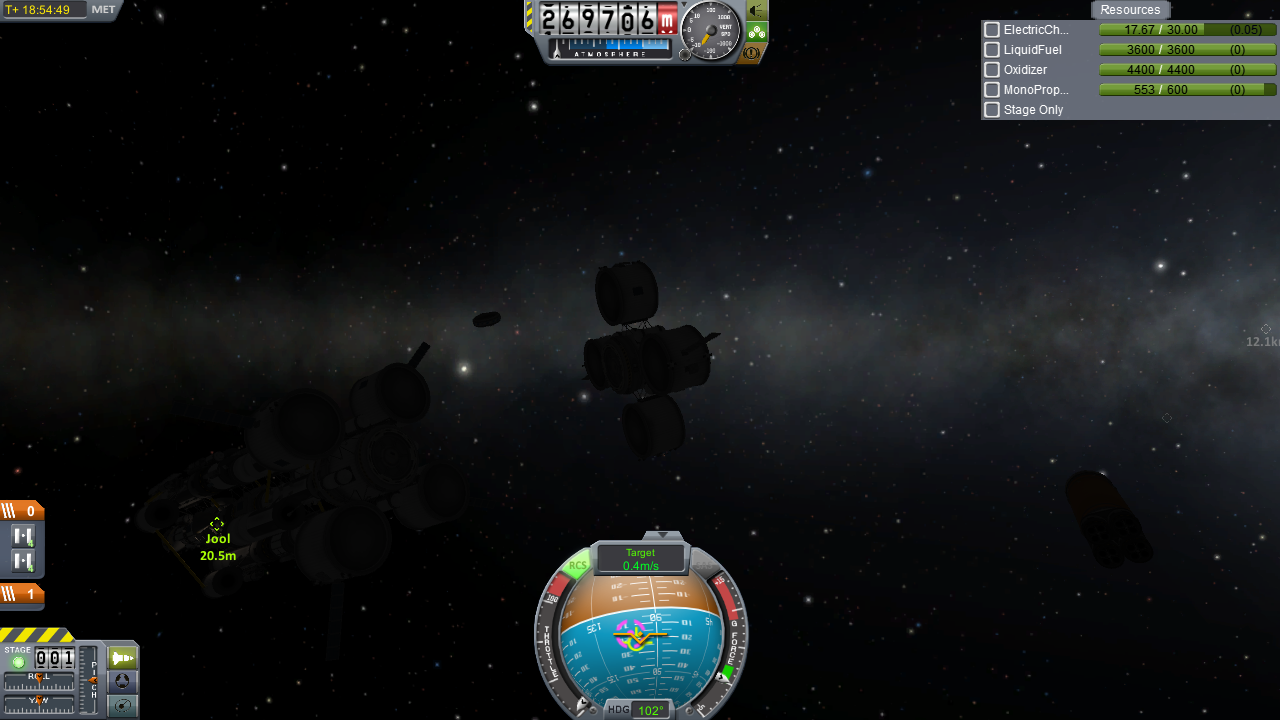This screenshot has width=1280, height=720.
Task: Toggle the MonoPropellant resource checkbox
Action: [x=992, y=90]
